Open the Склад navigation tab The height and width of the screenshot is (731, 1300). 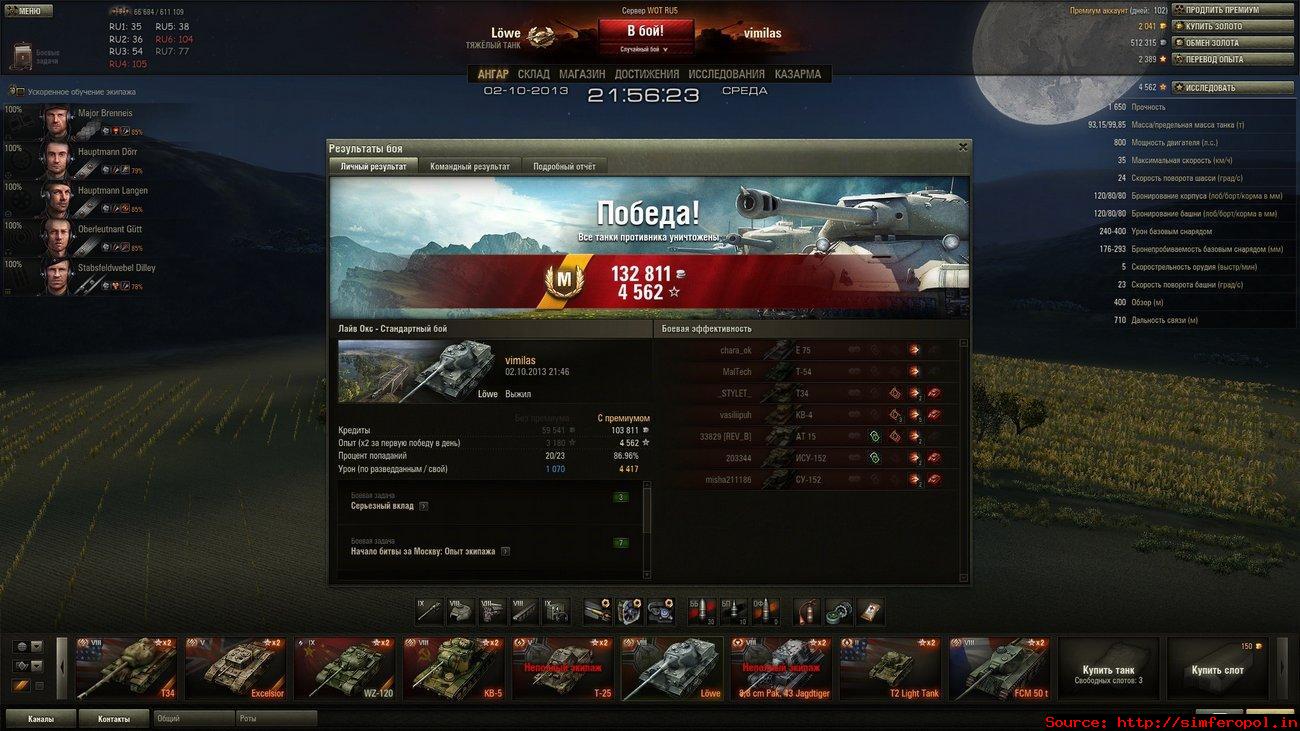(533, 74)
